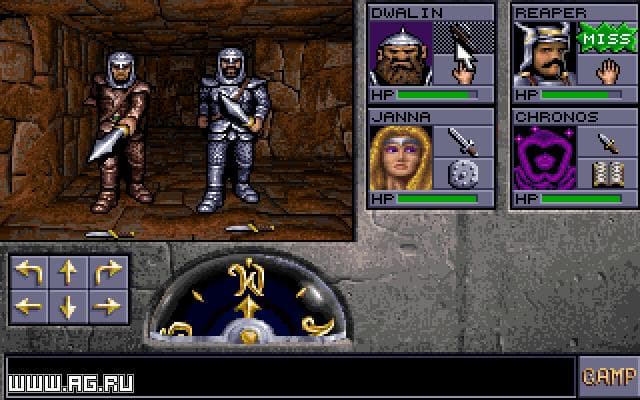Turn the party left with the arrow
Screen dimensions: 640x400
(x=29, y=271)
